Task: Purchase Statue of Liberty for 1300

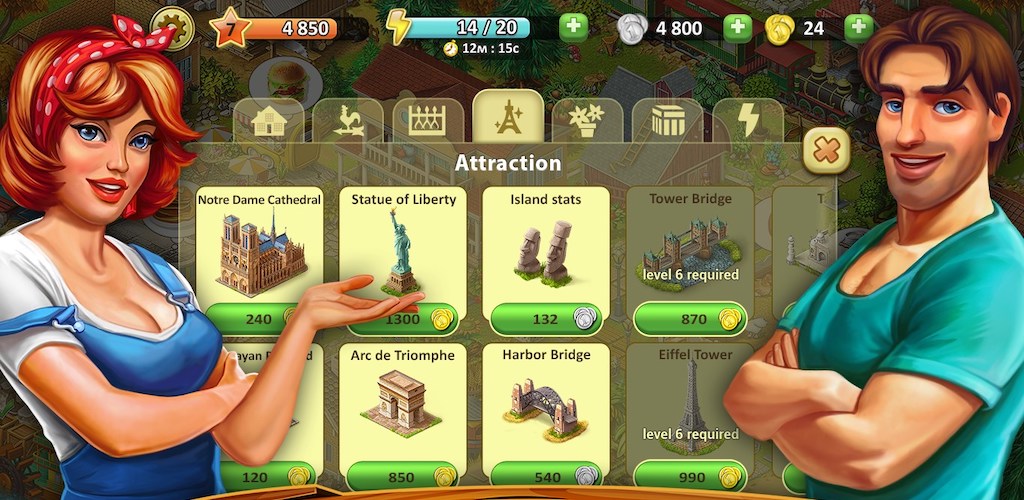Action: coord(402,319)
